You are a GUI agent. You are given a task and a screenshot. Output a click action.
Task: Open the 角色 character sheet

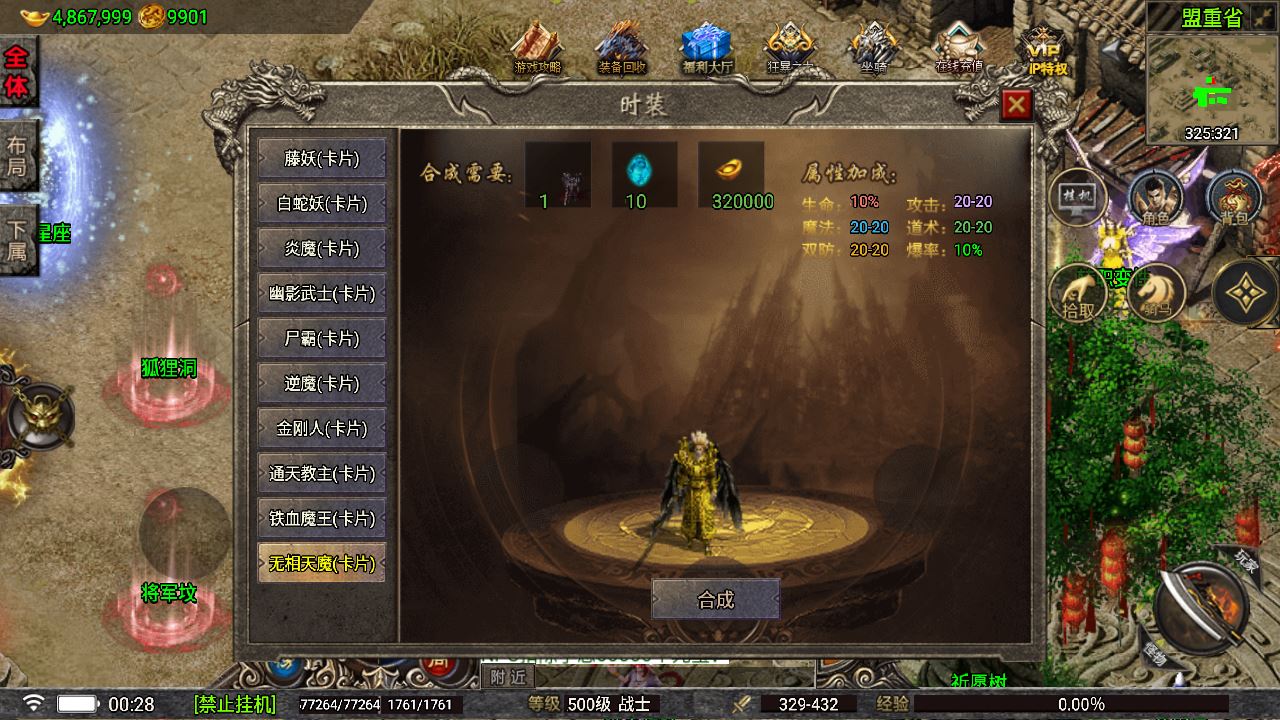tap(1156, 198)
